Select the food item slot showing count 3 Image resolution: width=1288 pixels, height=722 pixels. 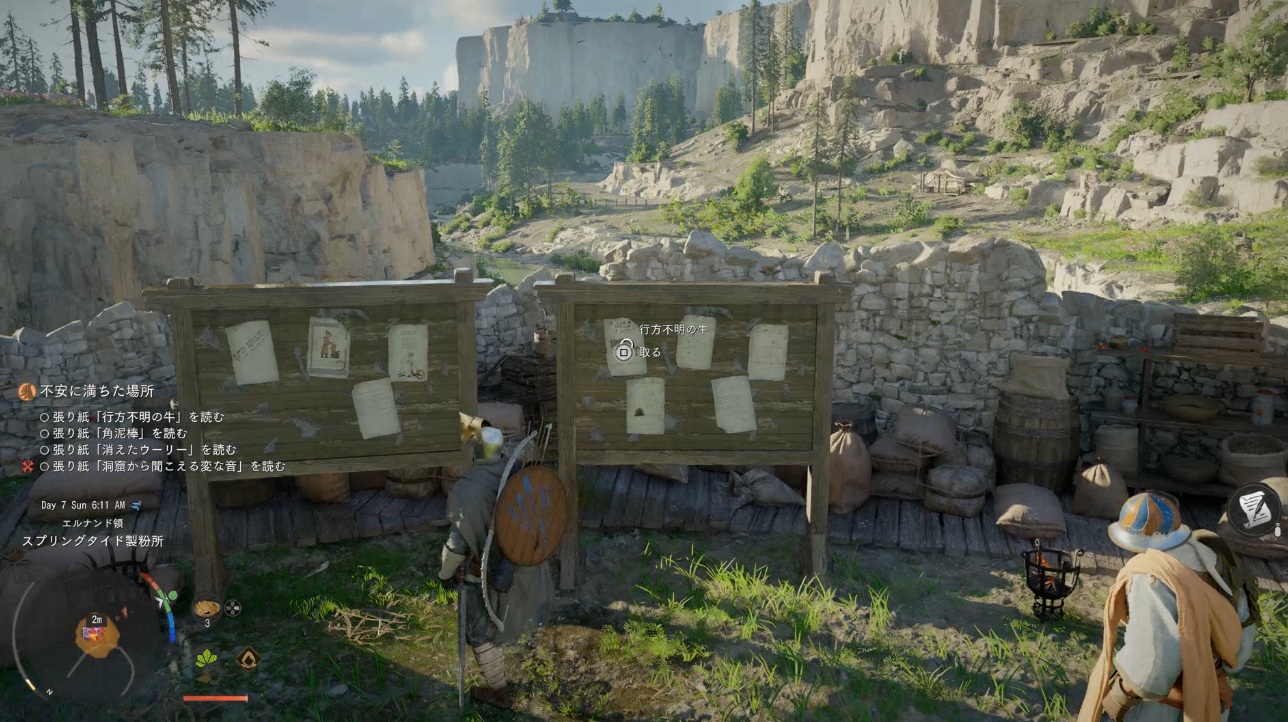tap(206, 608)
